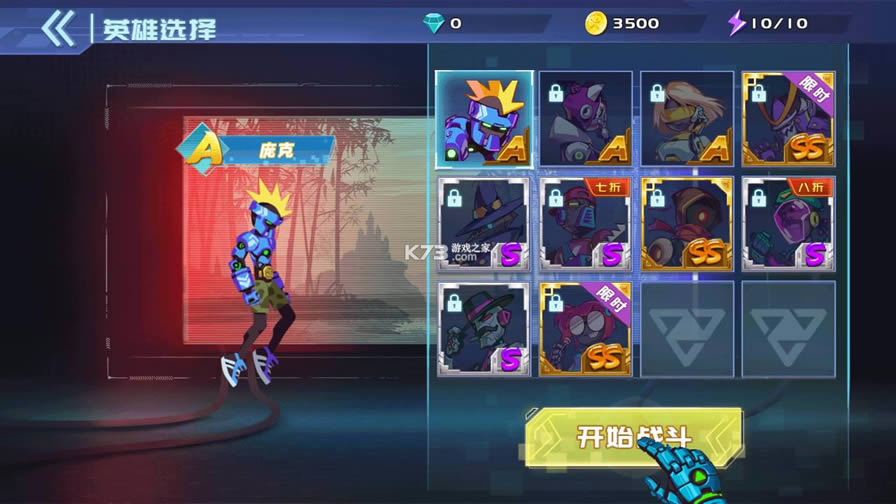Tap the gold coin currency icon

click(596, 22)
